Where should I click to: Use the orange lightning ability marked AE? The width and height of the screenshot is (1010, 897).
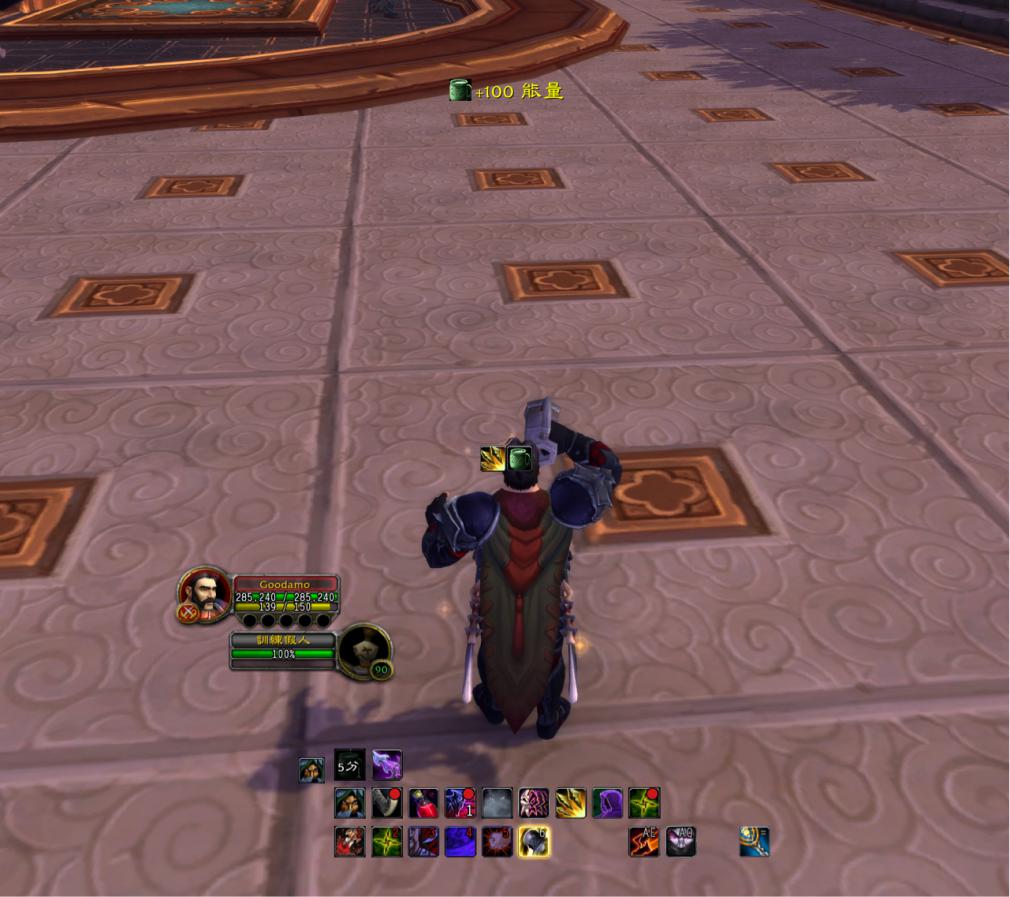pyautogui.click(x=644, y=842)
